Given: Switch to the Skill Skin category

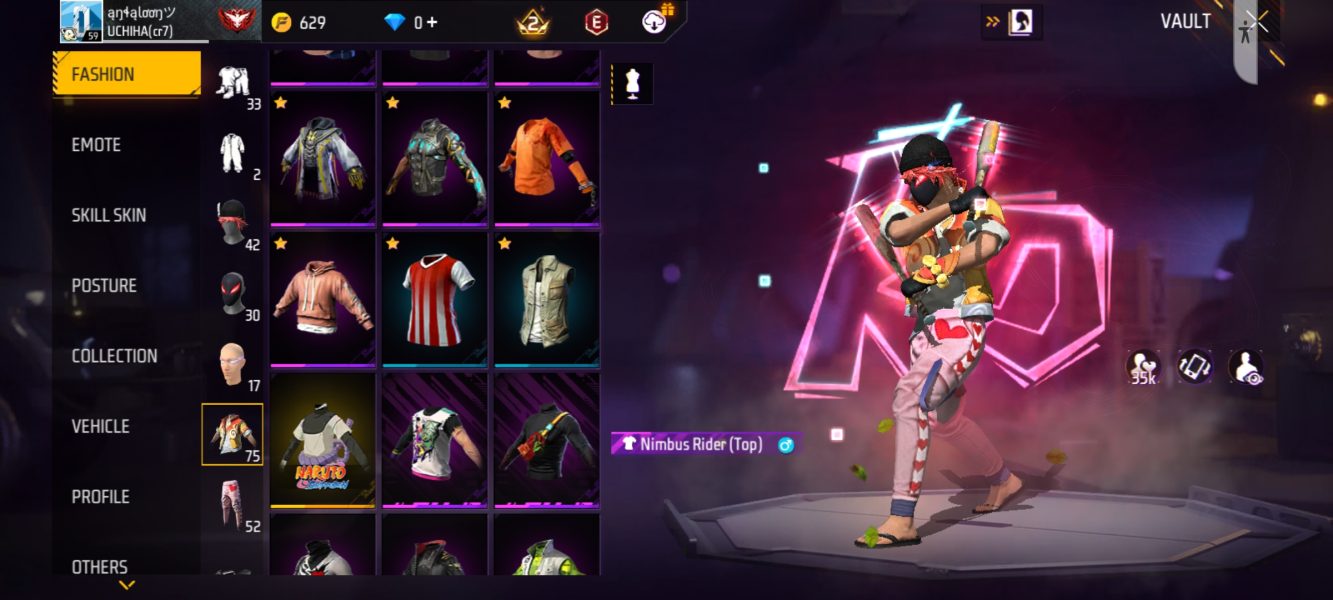Looking at the screenshot, I should point(109,215).
